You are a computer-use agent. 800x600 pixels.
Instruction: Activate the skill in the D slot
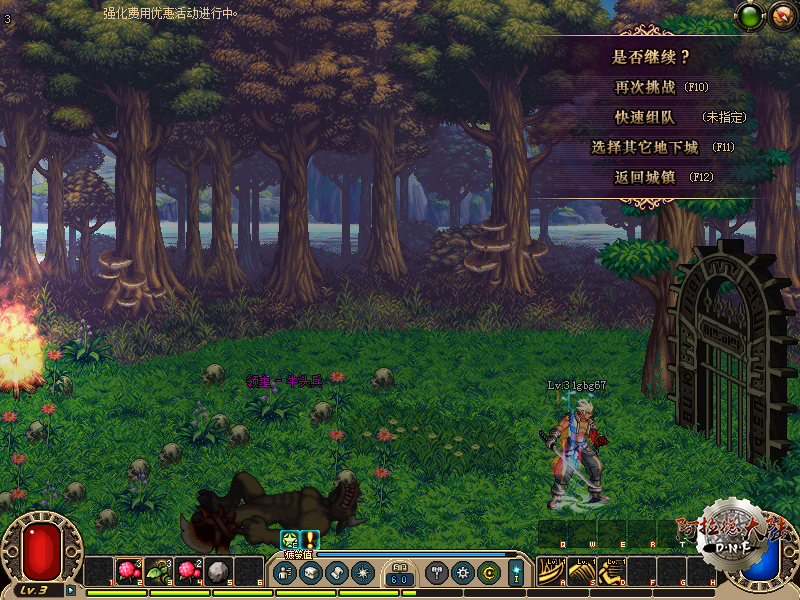tap(610, 571)
